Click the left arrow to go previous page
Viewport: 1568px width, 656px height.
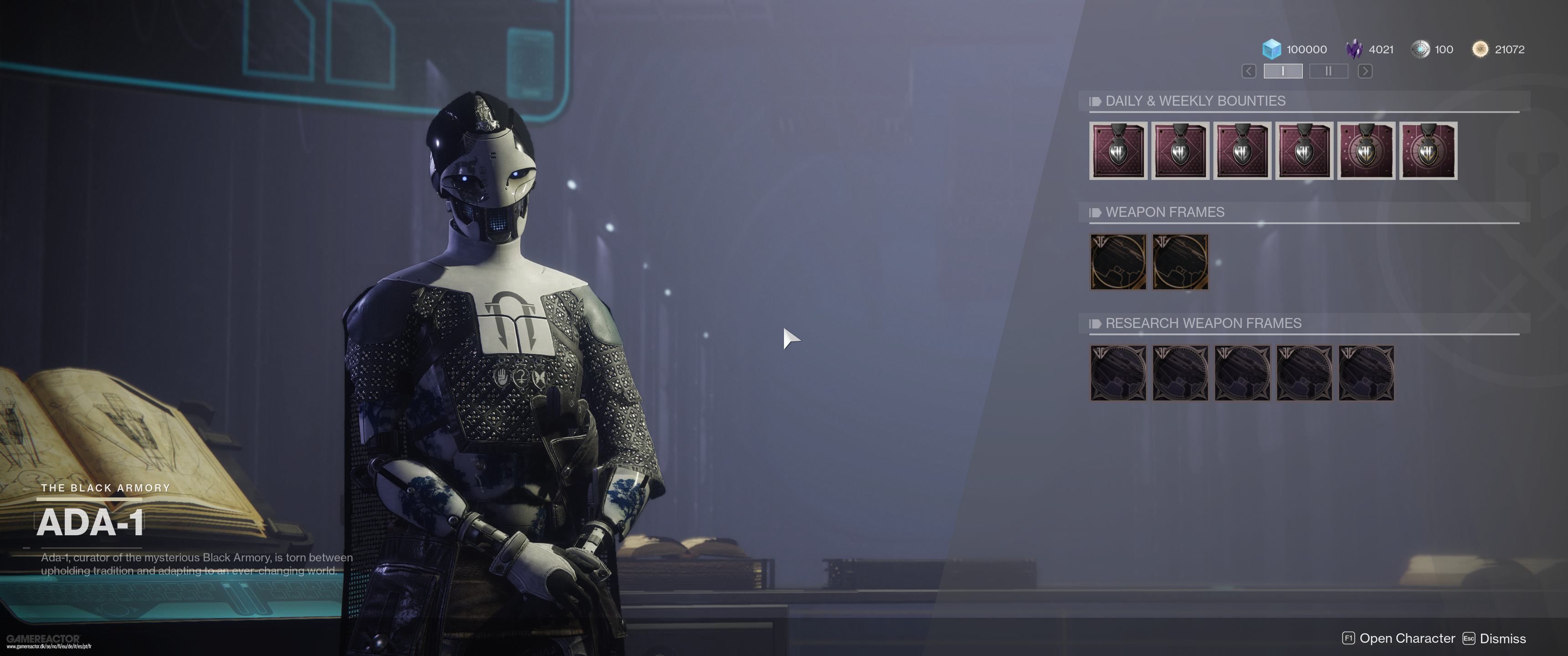pyautogui.click(x=1248, y=71)
